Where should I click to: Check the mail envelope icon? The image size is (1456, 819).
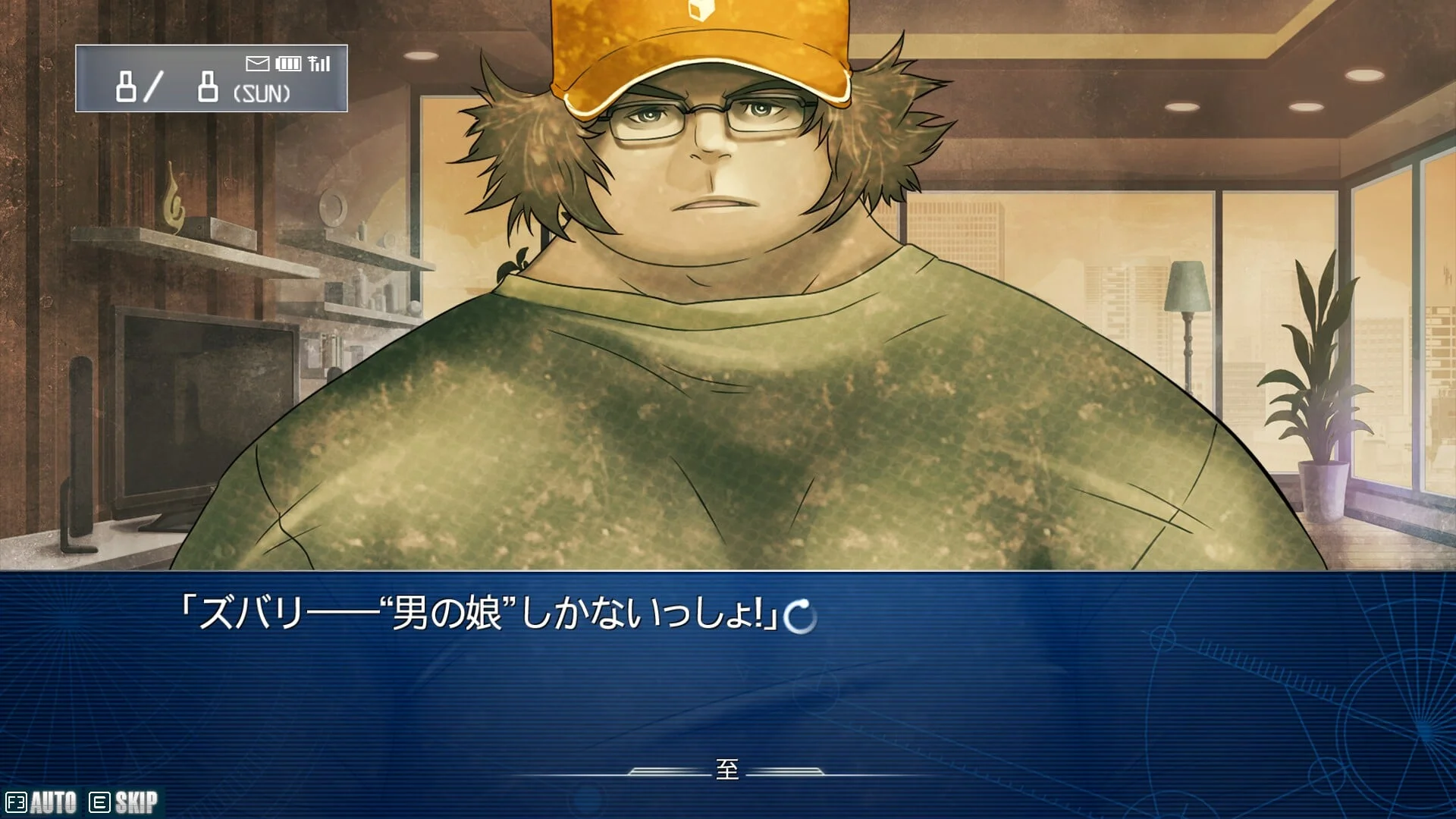pyautogui.click(x=257, y=64)
